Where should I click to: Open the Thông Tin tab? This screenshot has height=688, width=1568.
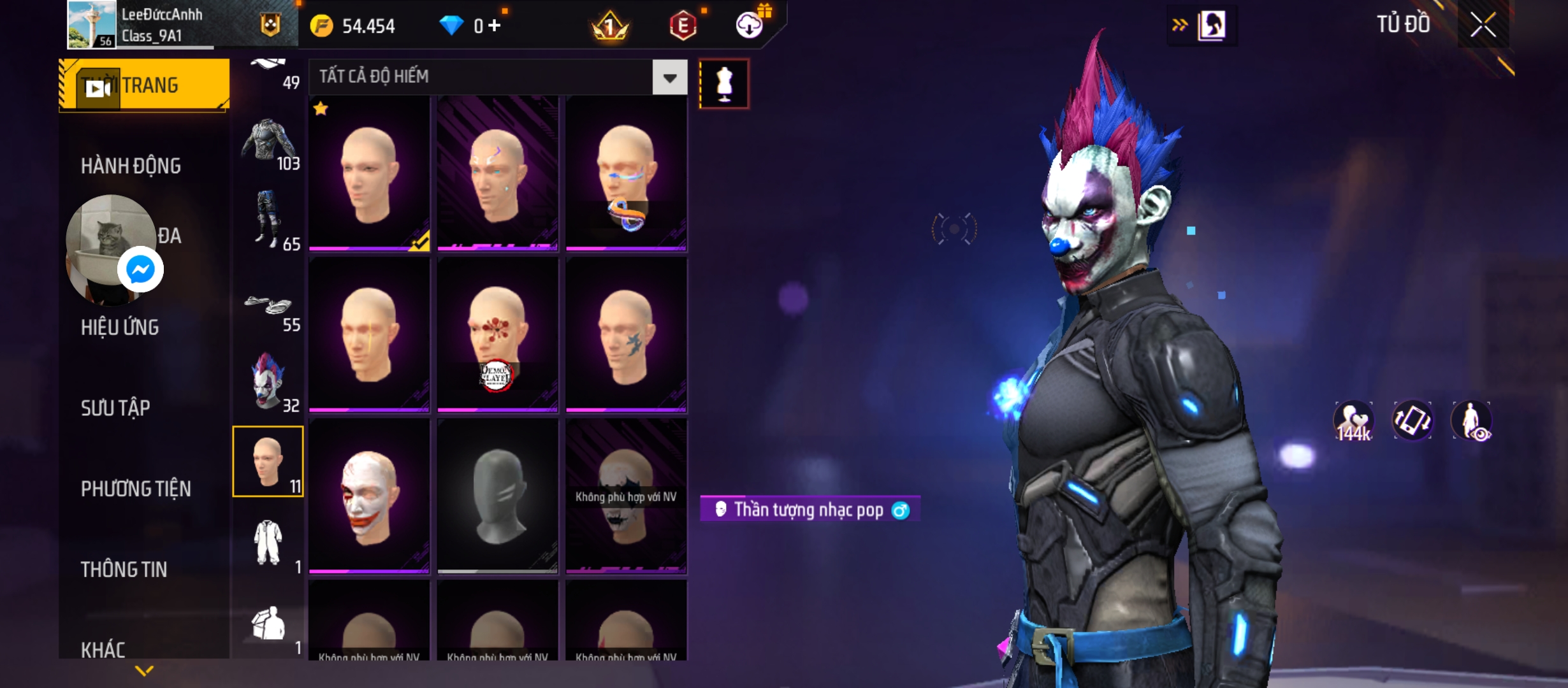click(124, 570)
